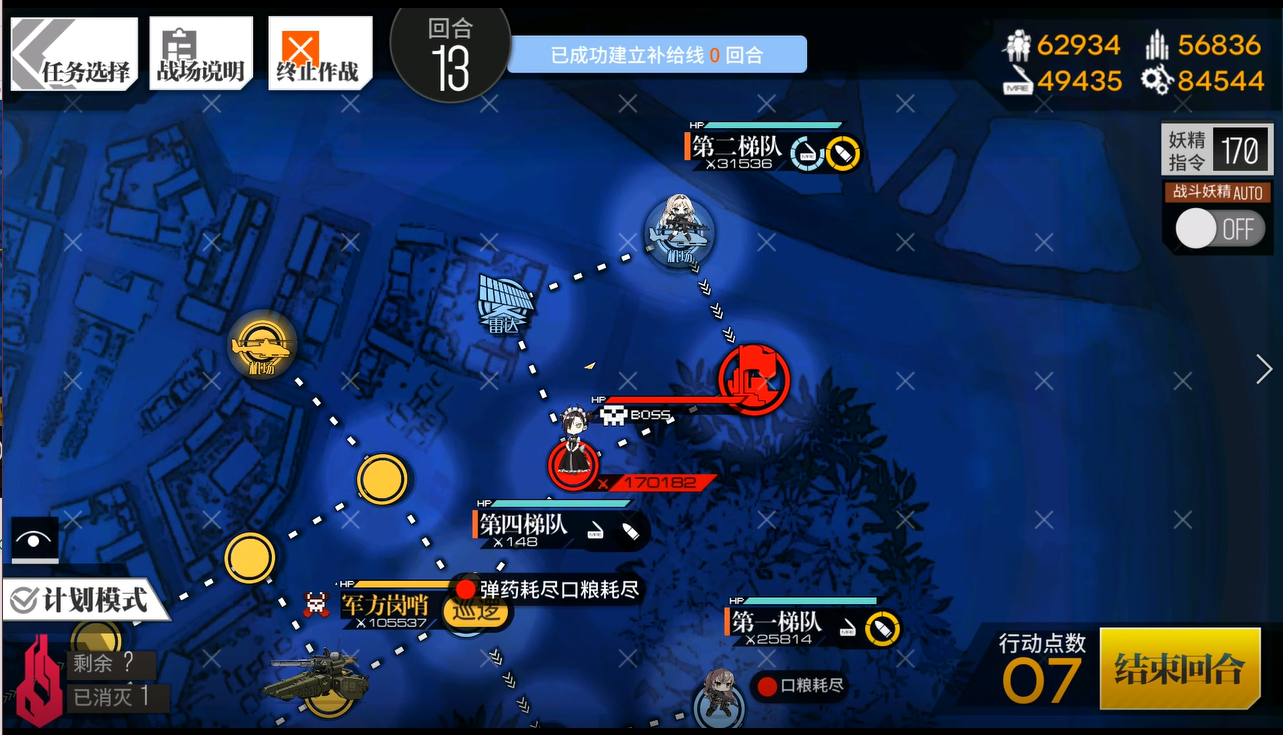Click the 雷达 radar node
The width and height of the screenshot is (1283, 735).
(x=508, y=305)
